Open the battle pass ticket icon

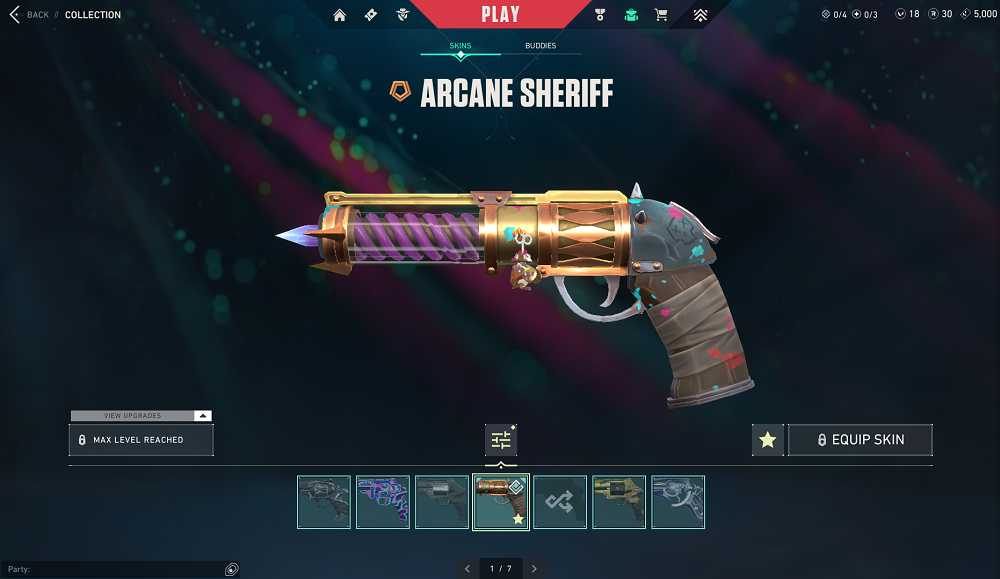tap(370, 15)
